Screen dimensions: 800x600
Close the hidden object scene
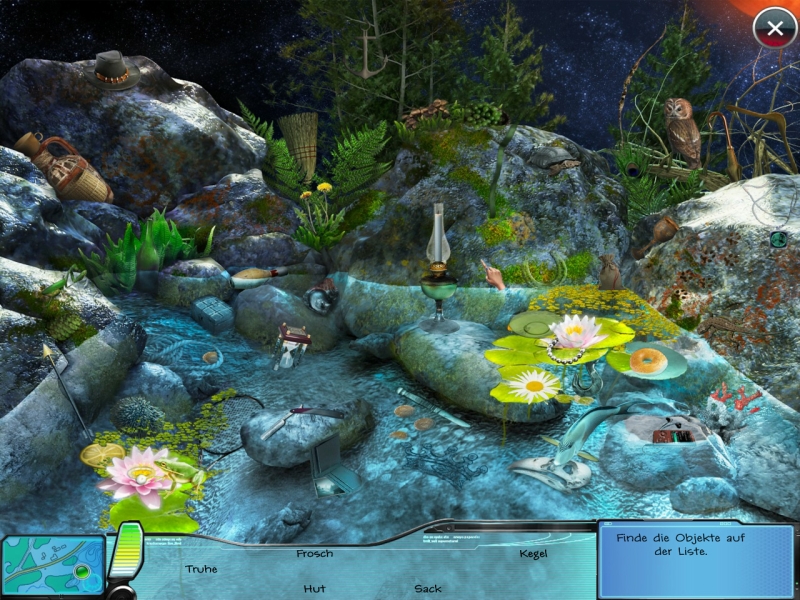[x=774, y=28]
